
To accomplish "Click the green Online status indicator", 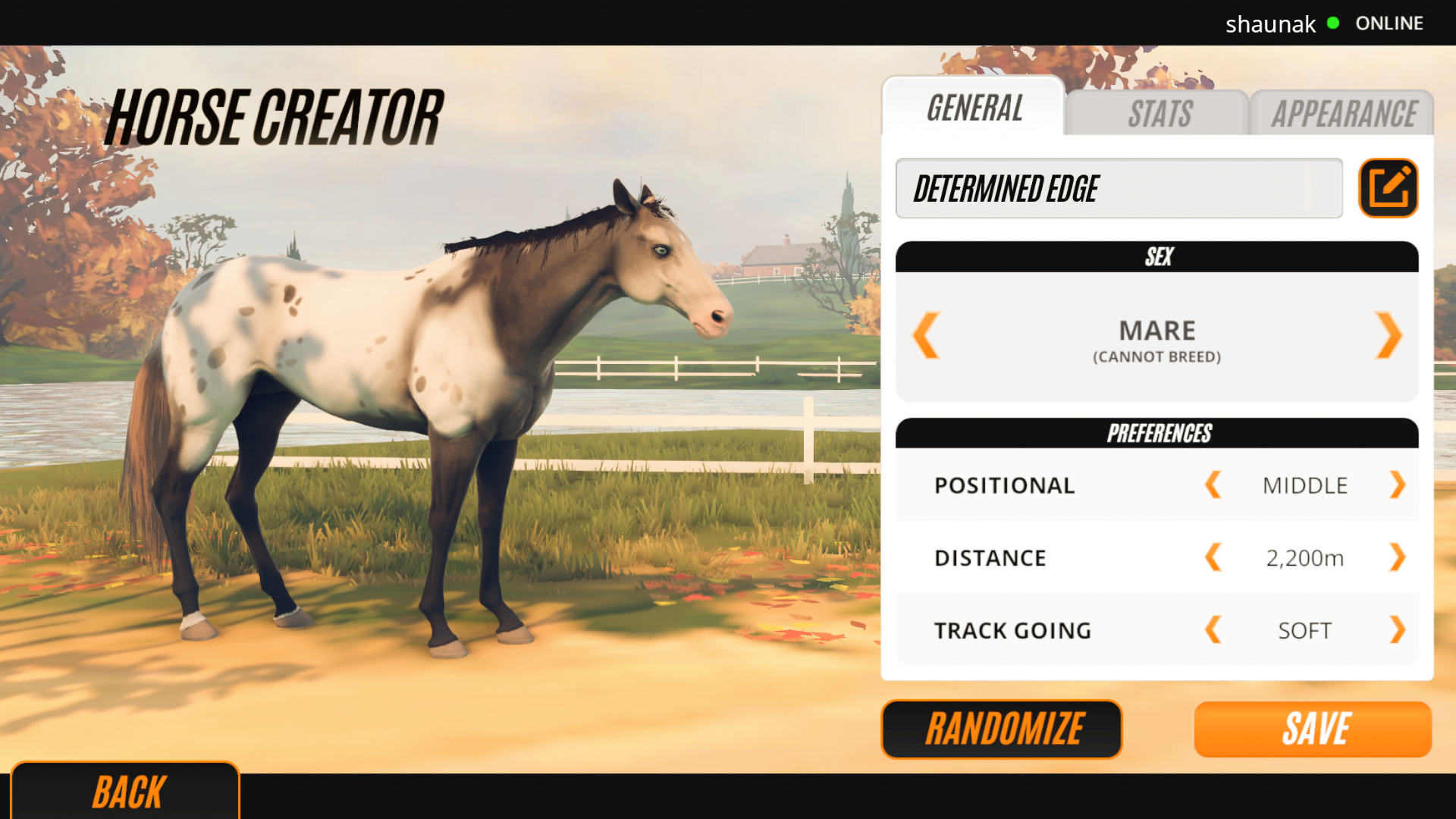I will click(x=1331, y=24).
